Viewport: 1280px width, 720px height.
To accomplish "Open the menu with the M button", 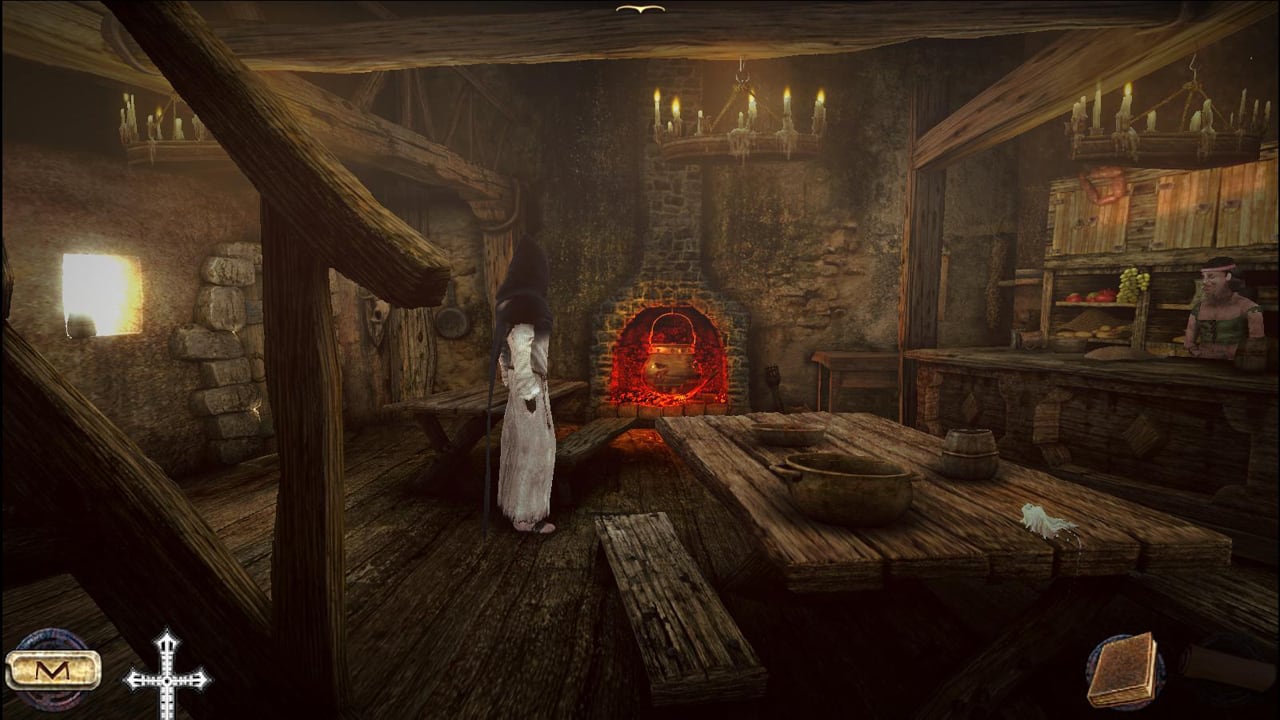I will [x=52, y=669].
